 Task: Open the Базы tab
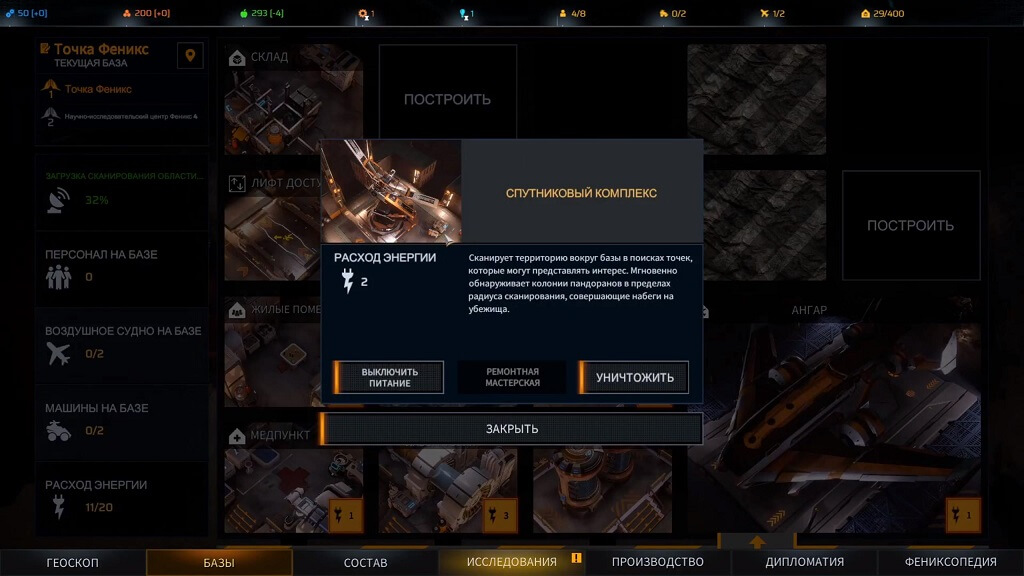click(x=219, y=562)
